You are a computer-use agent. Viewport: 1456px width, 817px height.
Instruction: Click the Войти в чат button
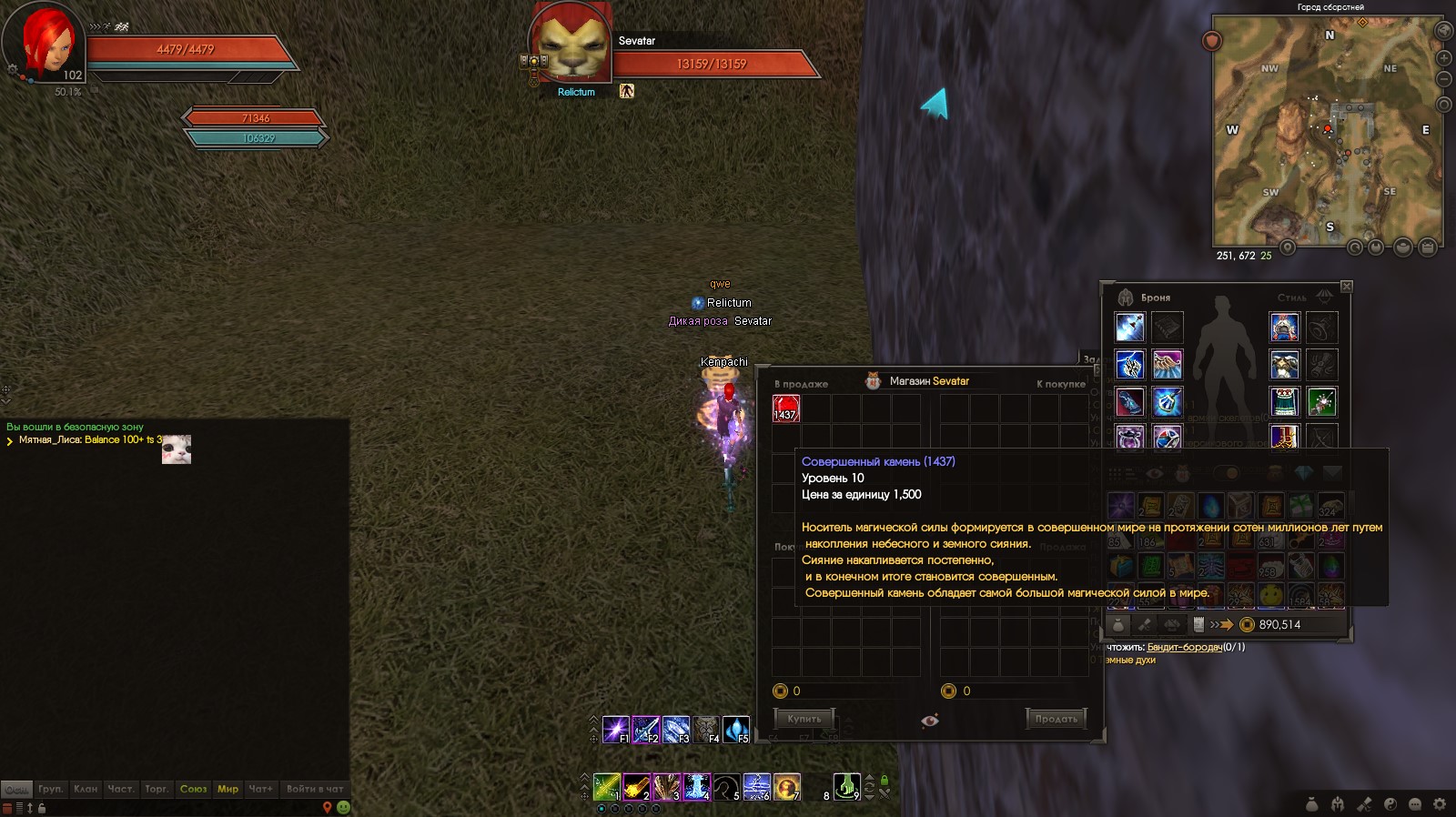point(315,789)
